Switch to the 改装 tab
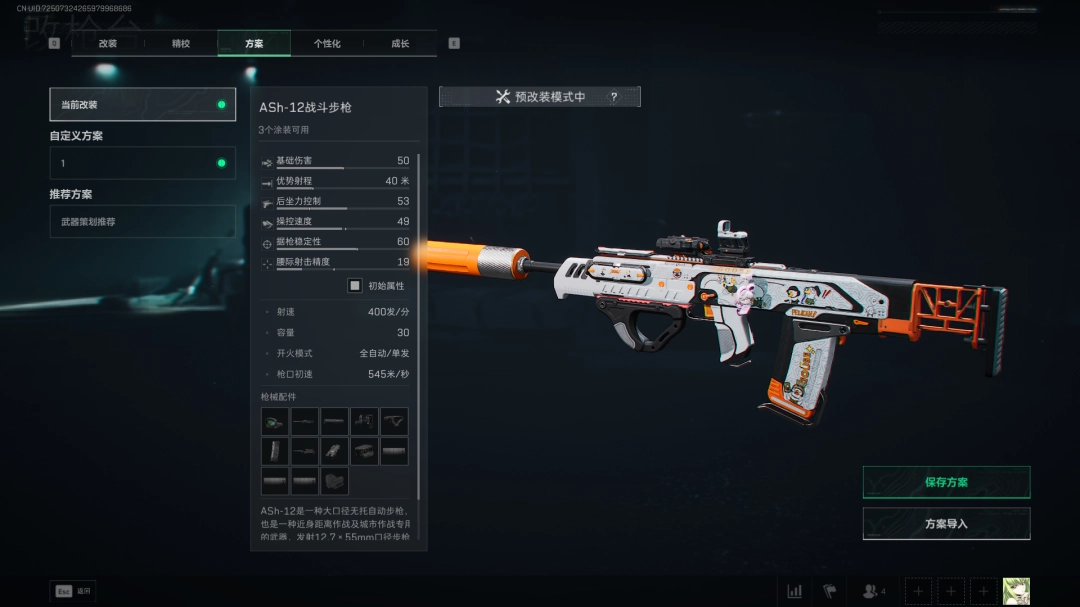1080x607 pixels. point(108,43)
